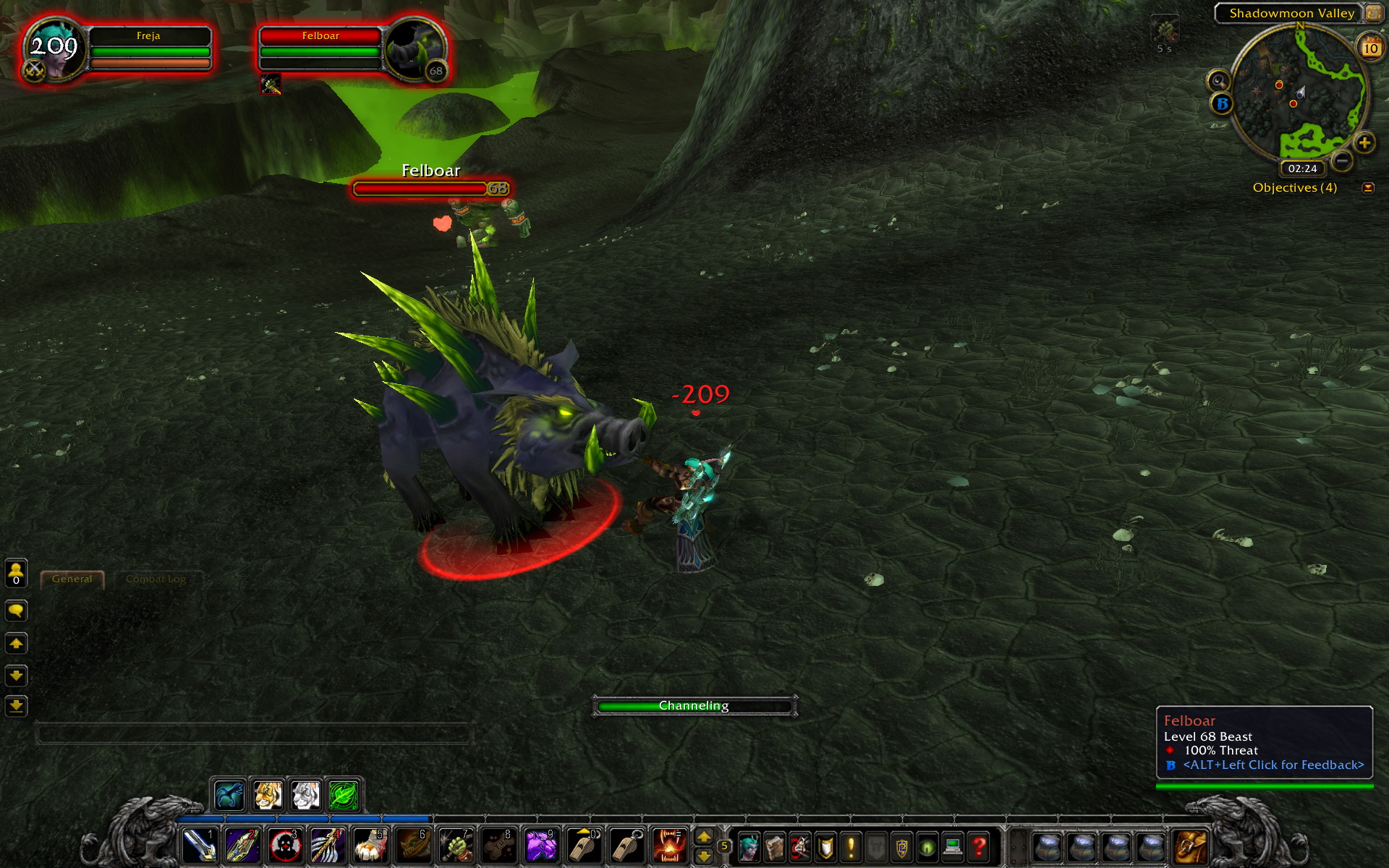Toggle the minimap tracking magnifier button
This screenshot has height=868, width=1389.
[x=1218, y=80]
